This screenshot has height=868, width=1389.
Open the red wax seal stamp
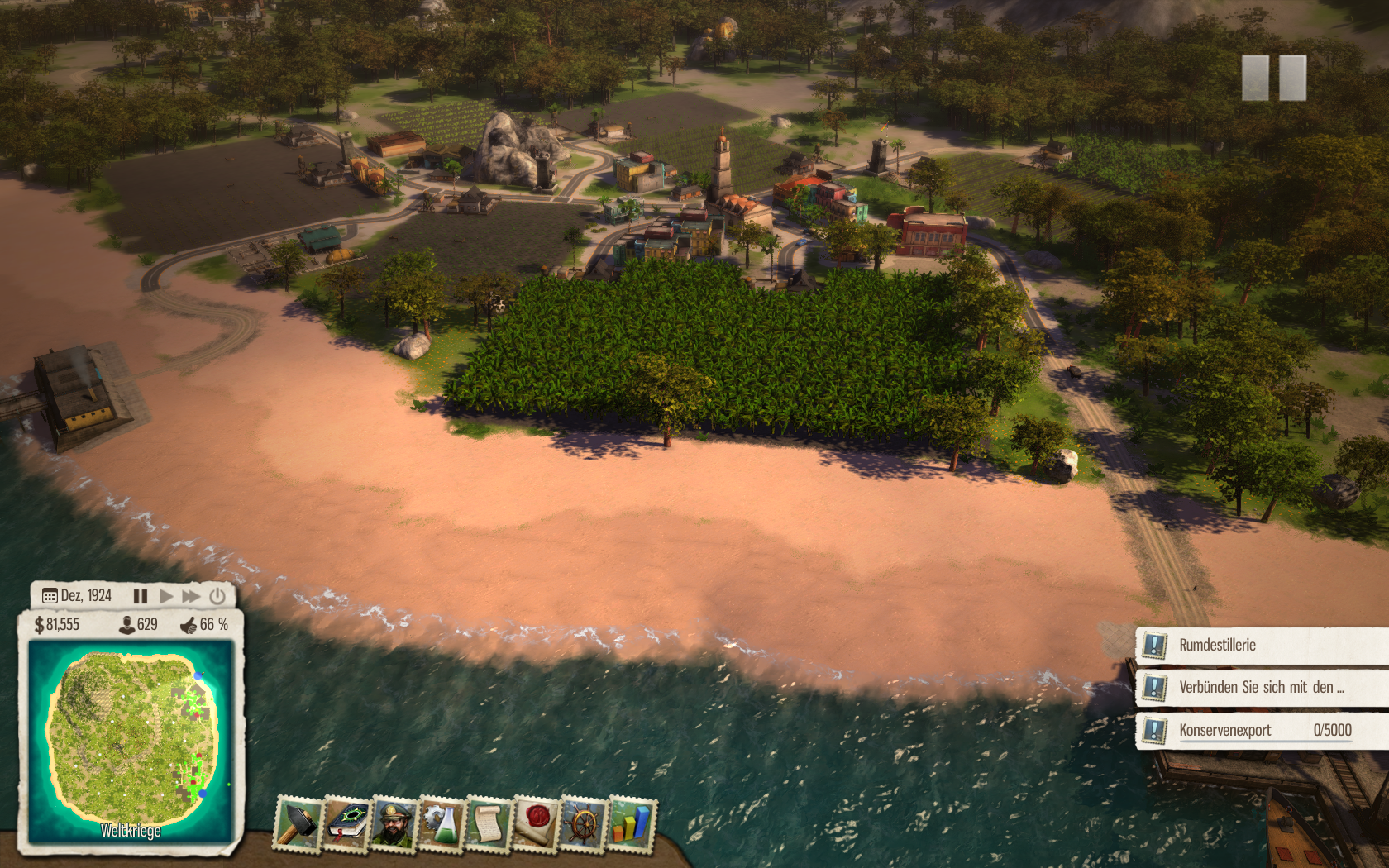537,823
